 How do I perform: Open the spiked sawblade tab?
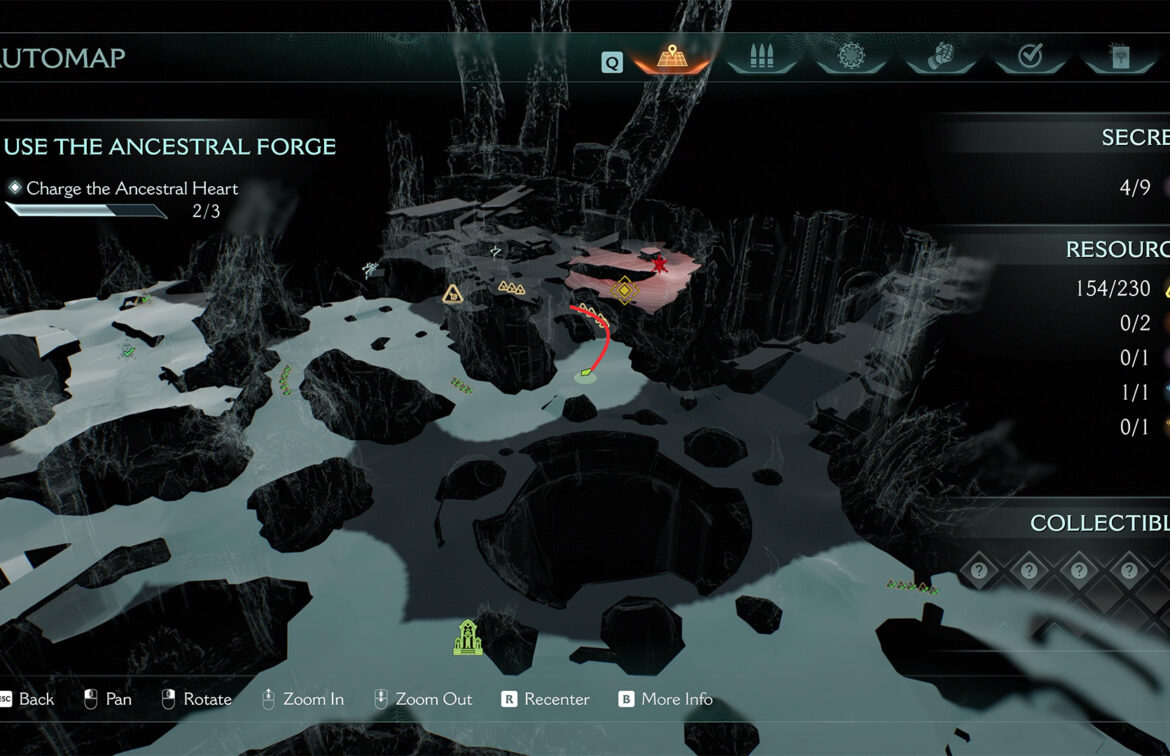point(850,57)
